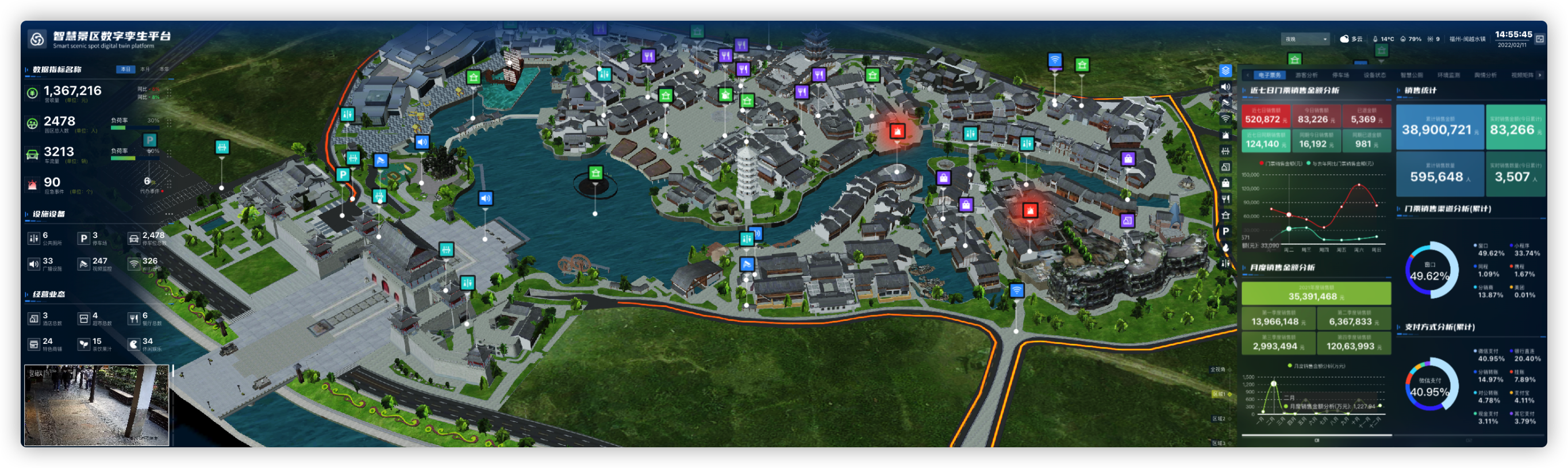Toggle the parking P layer in map toolbar

pos(1226,231)
